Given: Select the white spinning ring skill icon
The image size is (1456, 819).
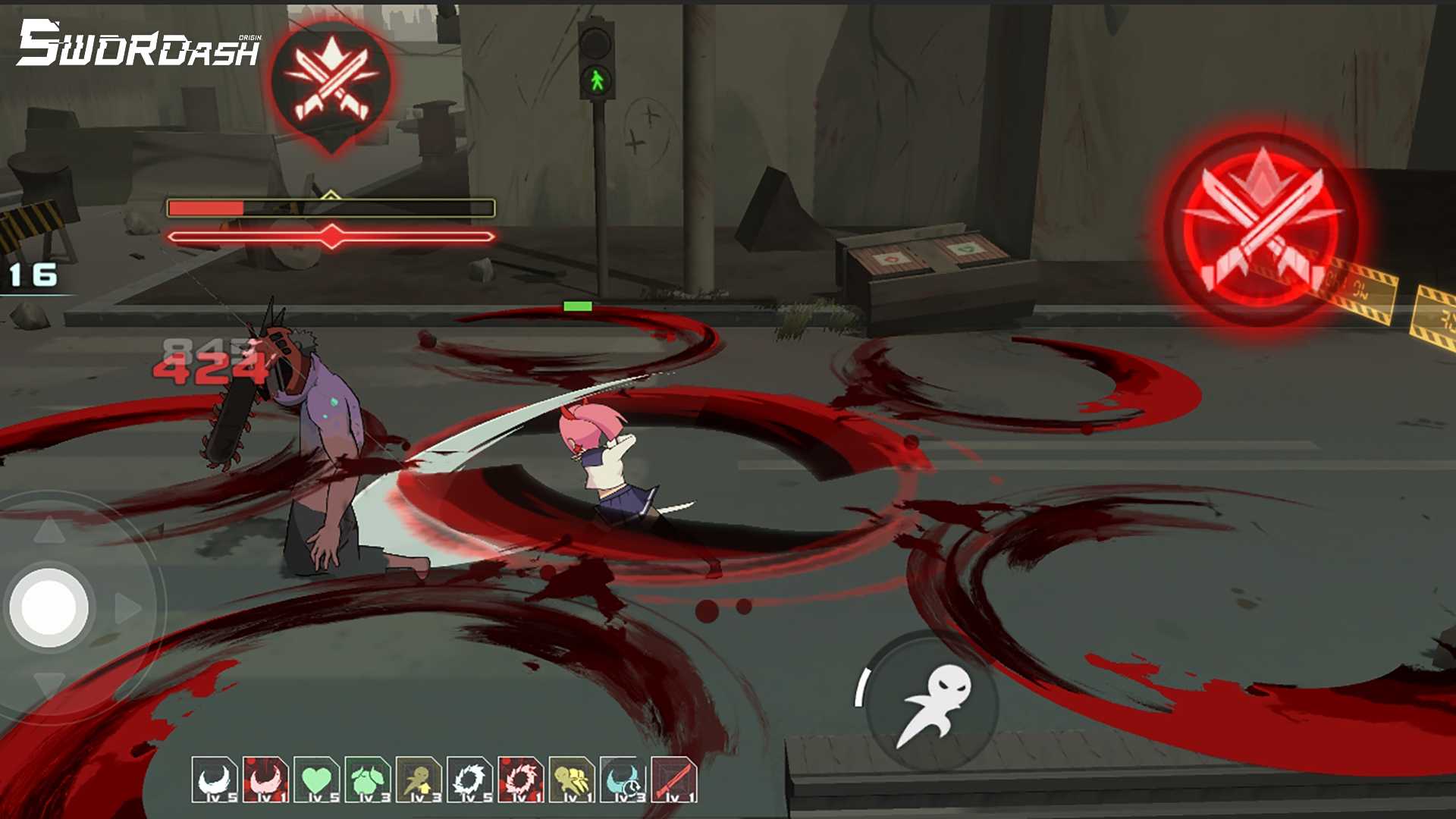Looking at the screenshot, I should pyautogui.click(x=470, y=780).
